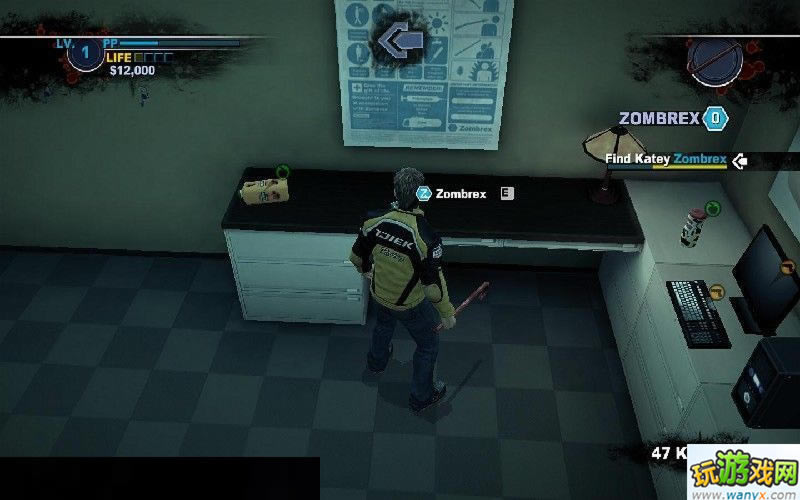Open the Find Katey Zombrex objective
The width and height of the screenshot is (800, 500).
(x=665, y=159)
